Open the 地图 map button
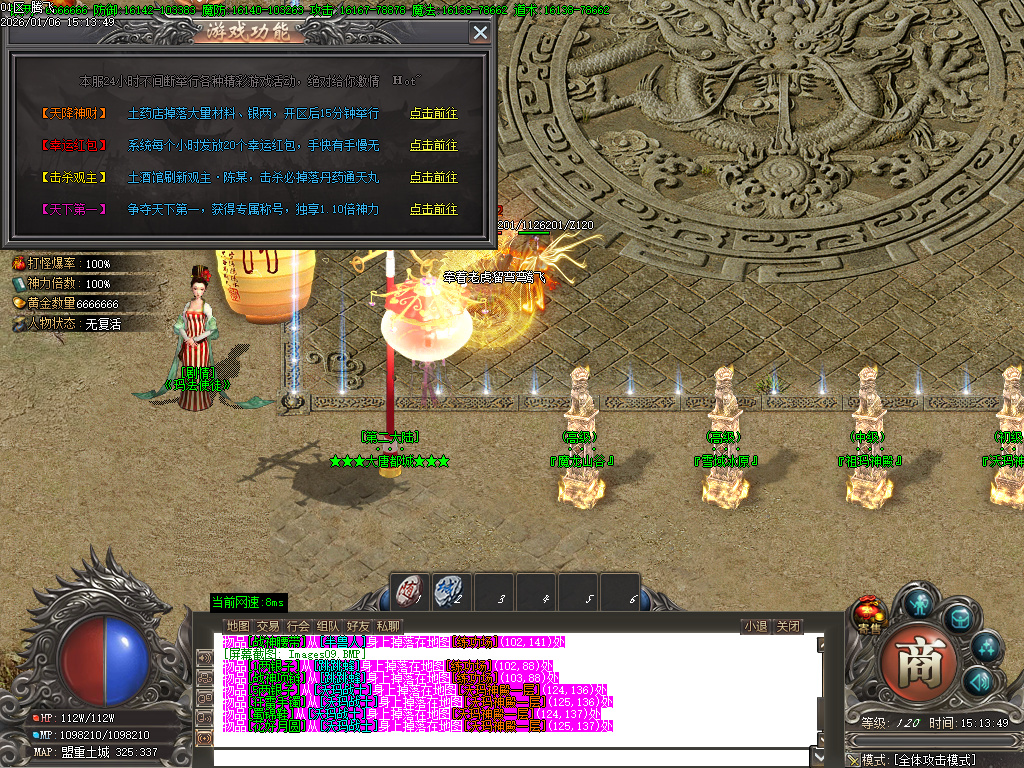 tap(238, 627)
